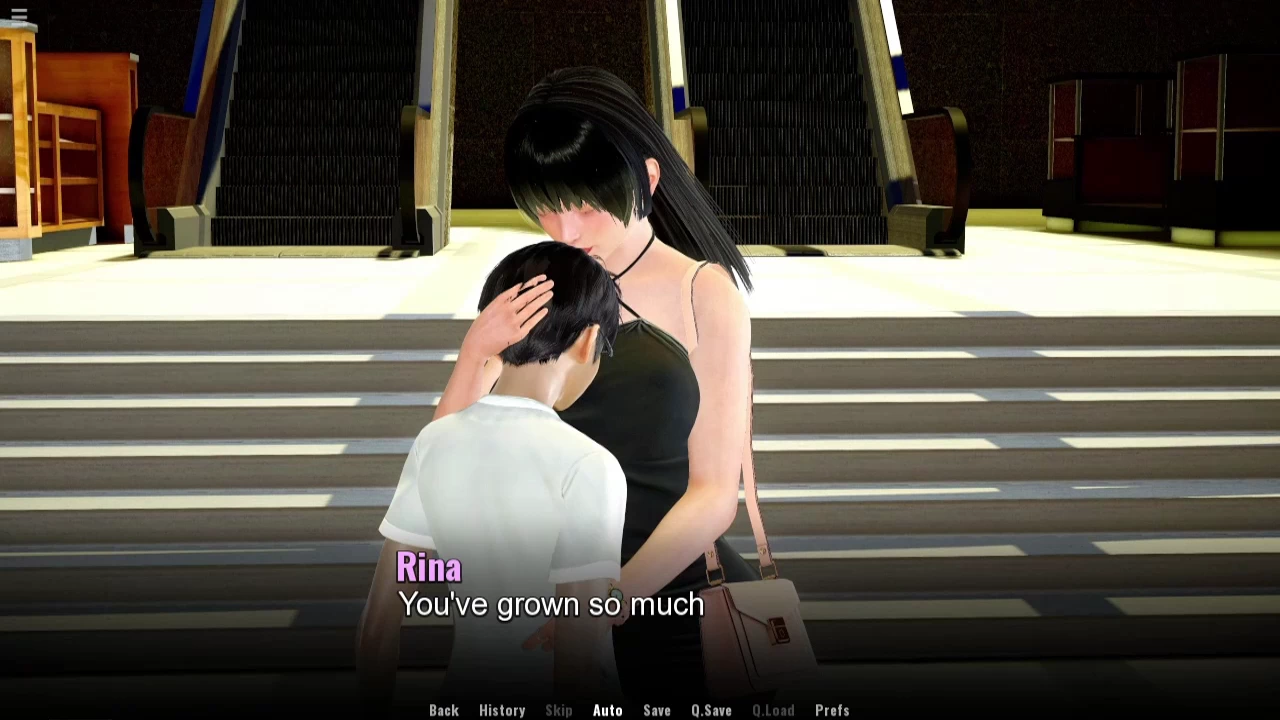Open the Save game screen
Viewport: 1280px width, 720px height.
click(657, 710)
